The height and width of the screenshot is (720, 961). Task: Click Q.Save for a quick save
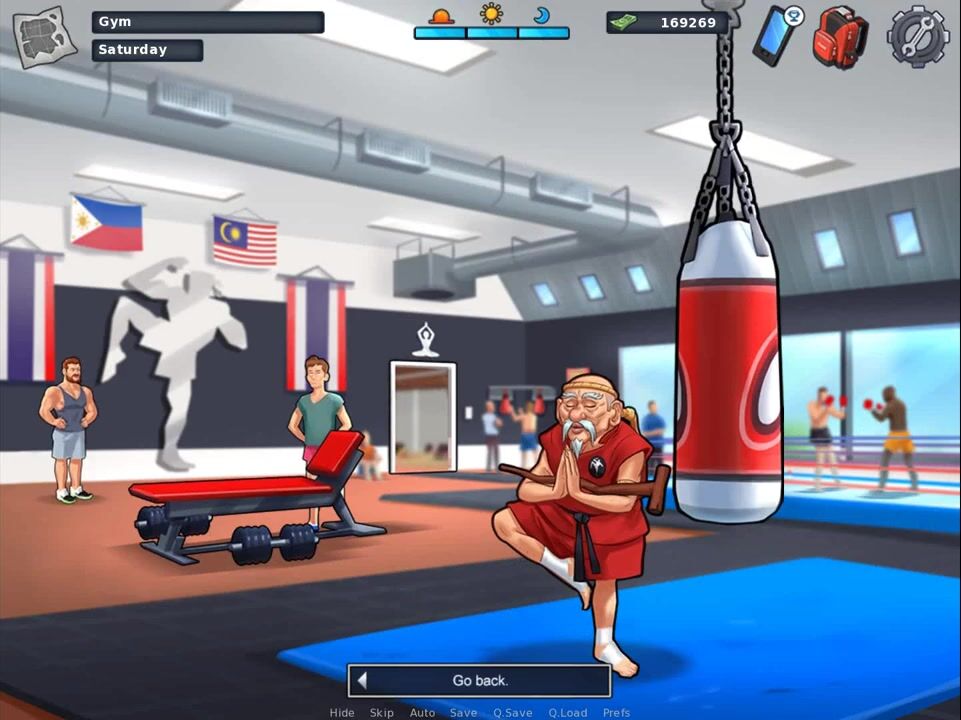click(x=512, y=713)
